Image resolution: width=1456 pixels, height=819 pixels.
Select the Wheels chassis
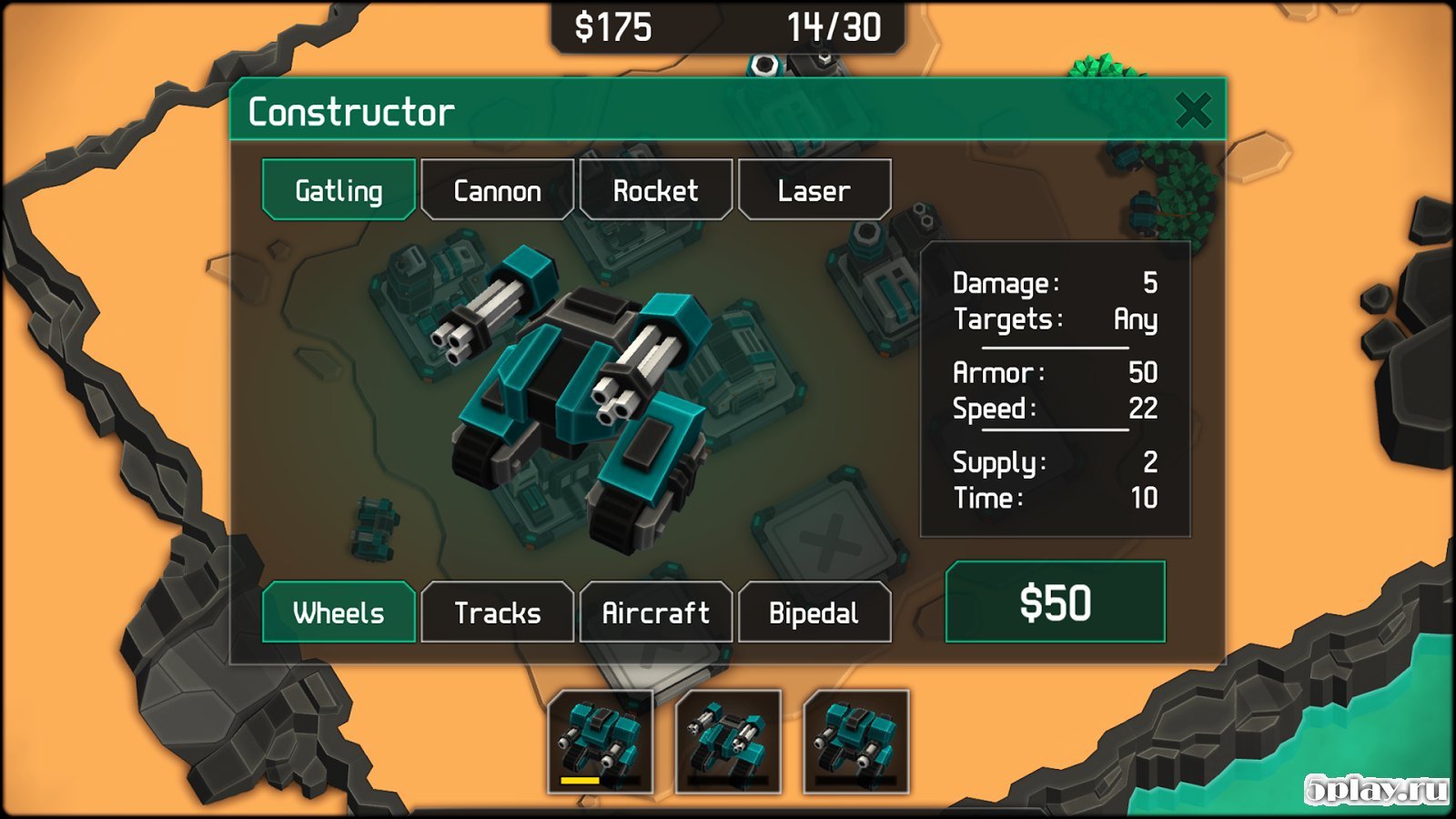(339, 612)
